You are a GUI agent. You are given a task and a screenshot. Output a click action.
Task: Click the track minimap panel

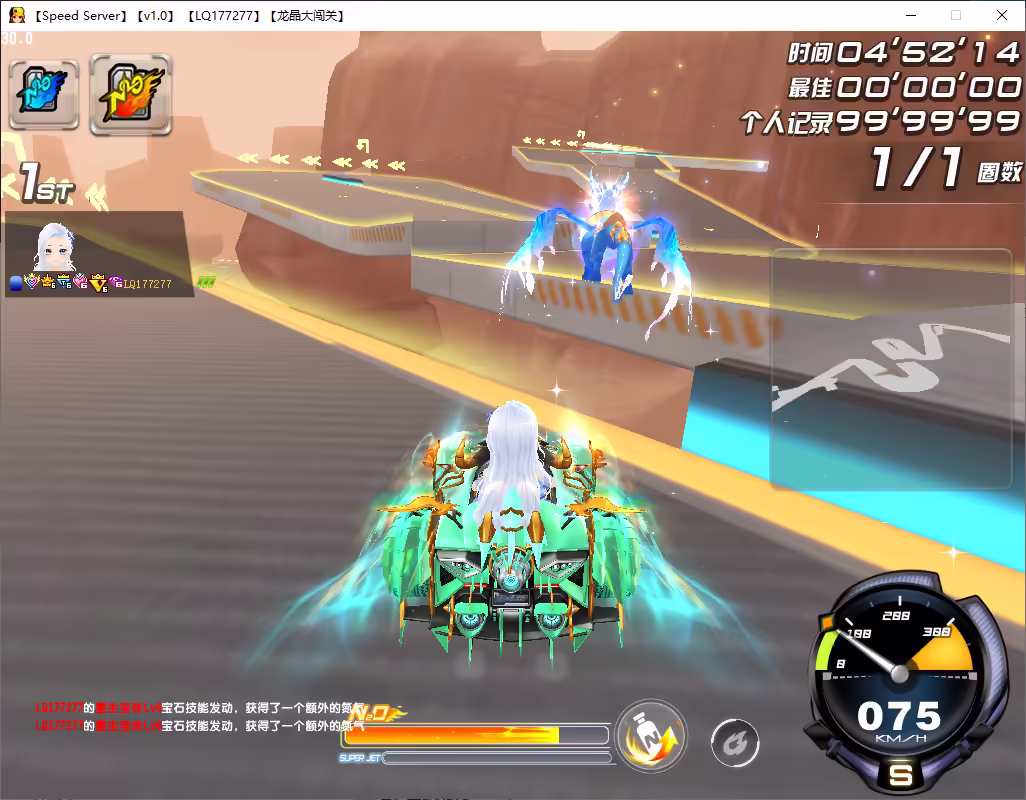click(890, 368)
